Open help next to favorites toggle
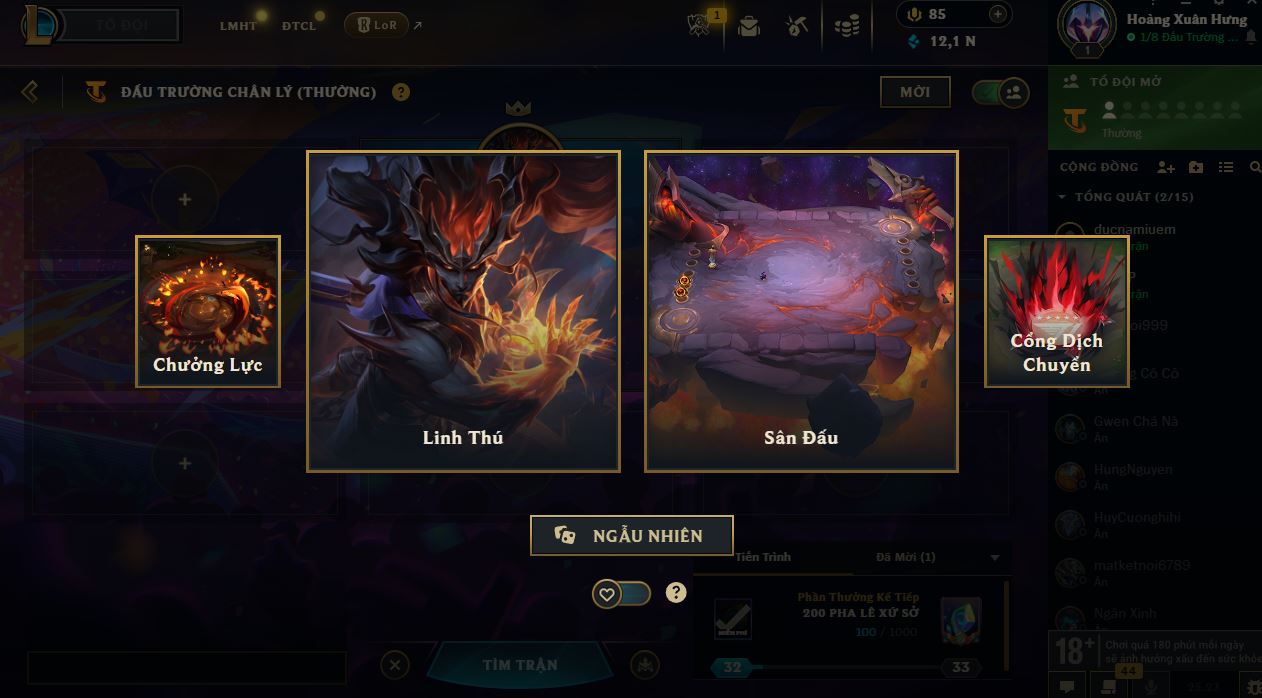This screenshot has width=1262, height=698. tap(677, 592)
